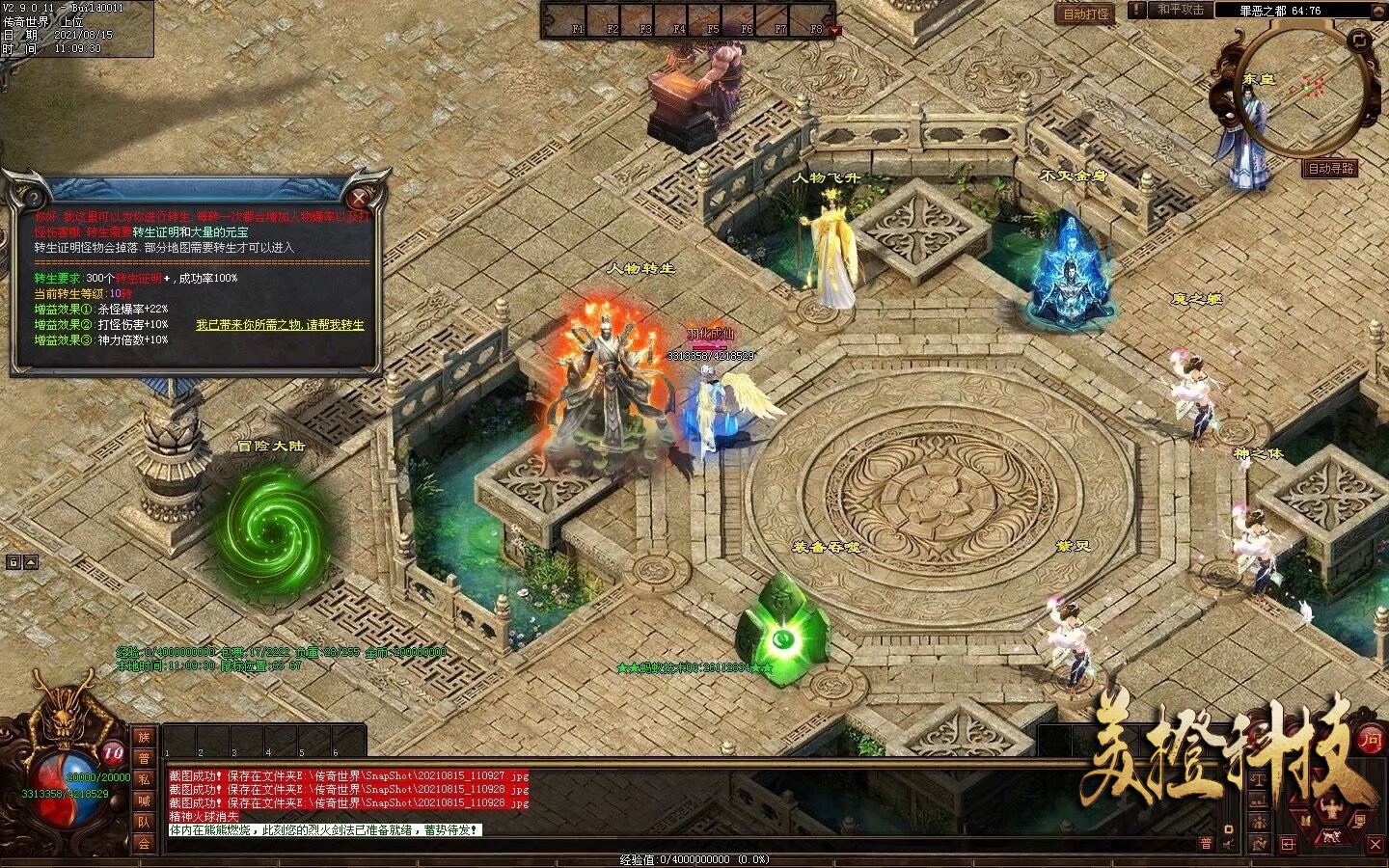The image size is (1389, 868).
Task: Select the 族 clan chat channel
Action: point(145,737)
